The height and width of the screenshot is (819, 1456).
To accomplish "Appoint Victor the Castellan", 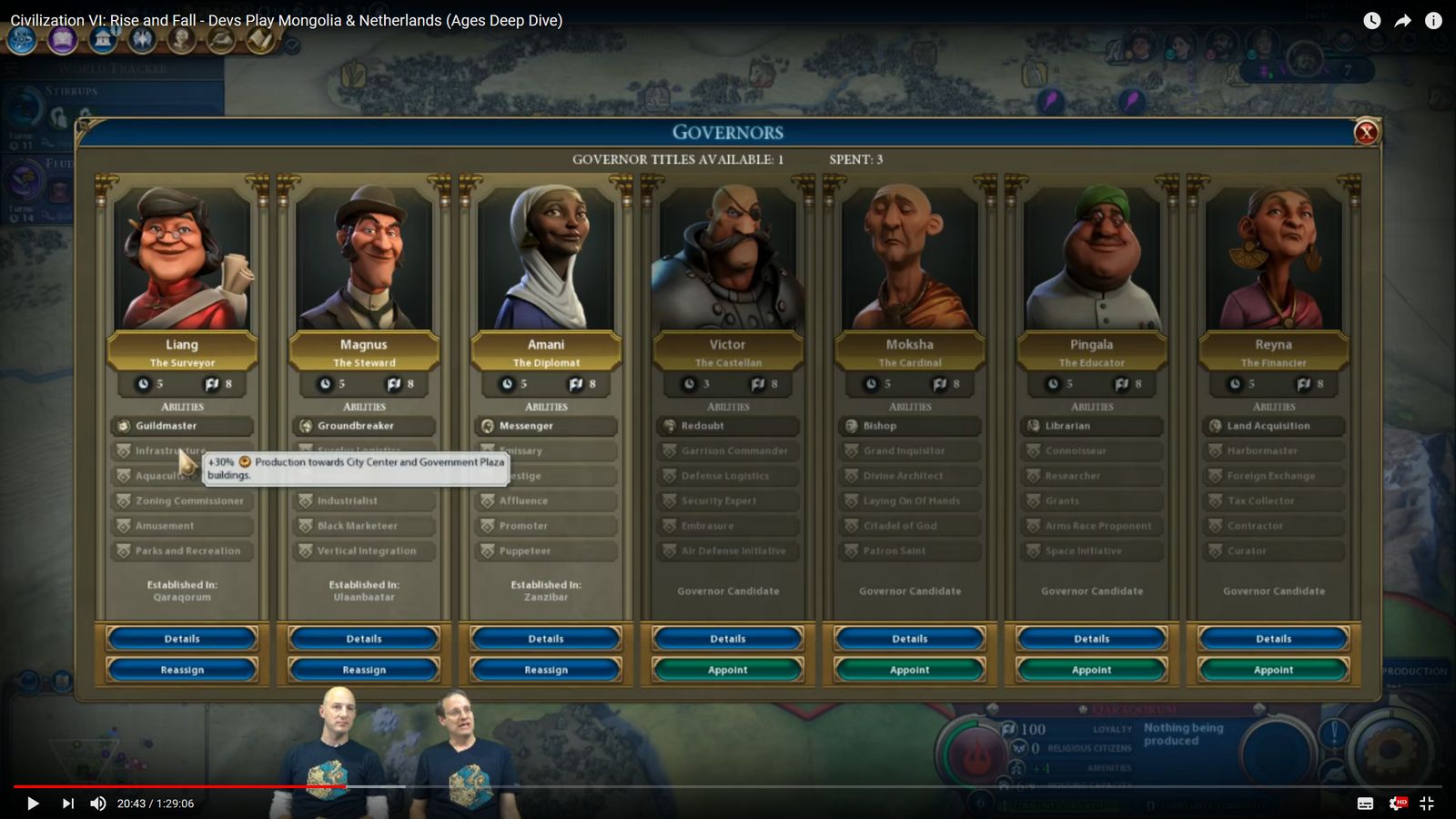I will [728, 670].
